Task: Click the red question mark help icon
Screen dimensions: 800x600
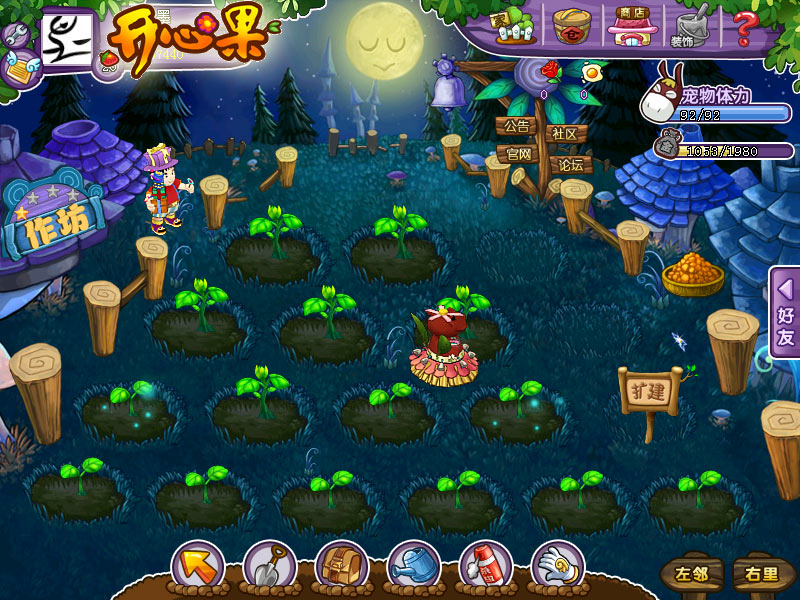Action: 744,26
